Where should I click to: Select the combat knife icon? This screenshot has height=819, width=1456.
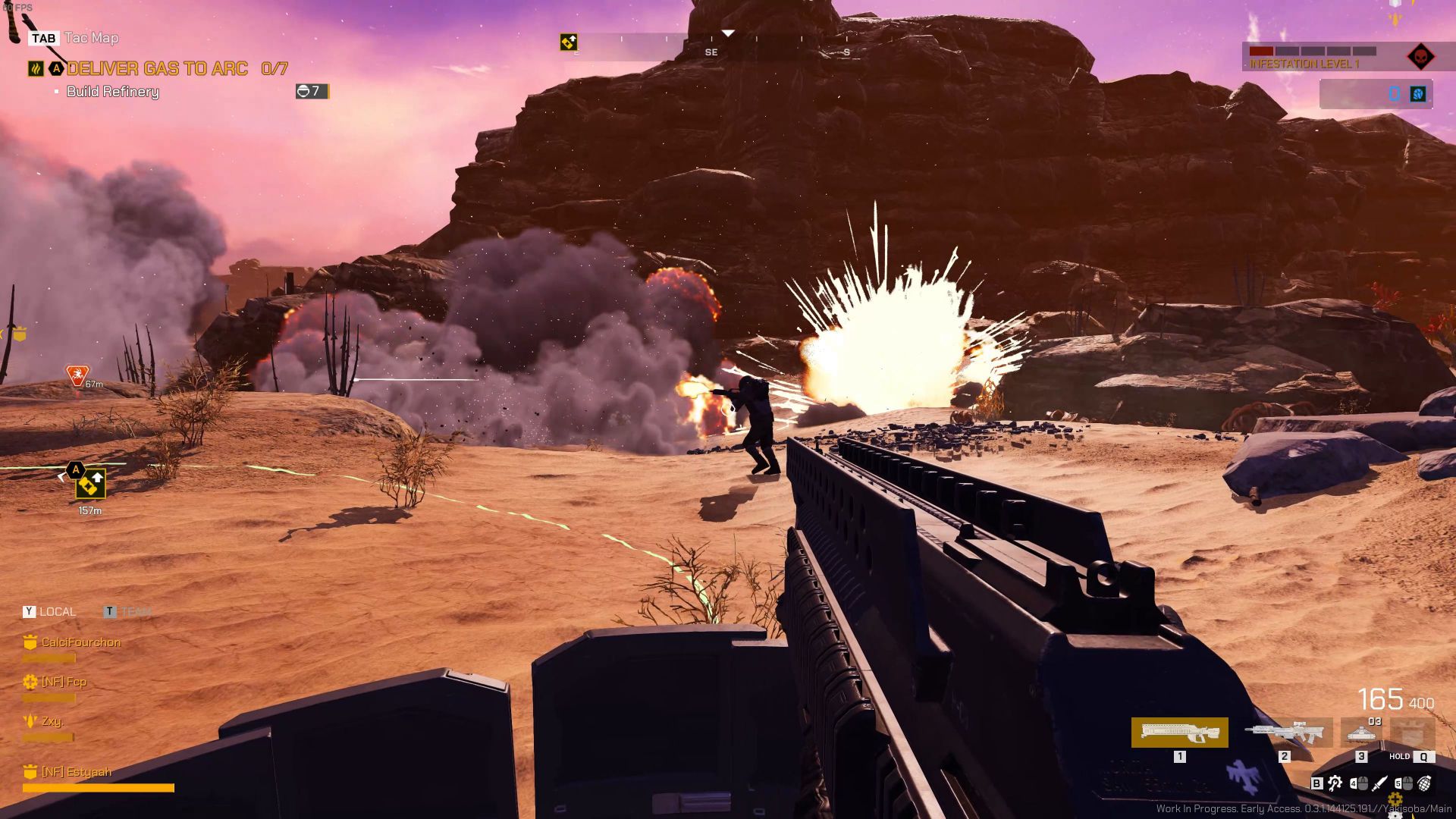click(x=1380, y=783)
